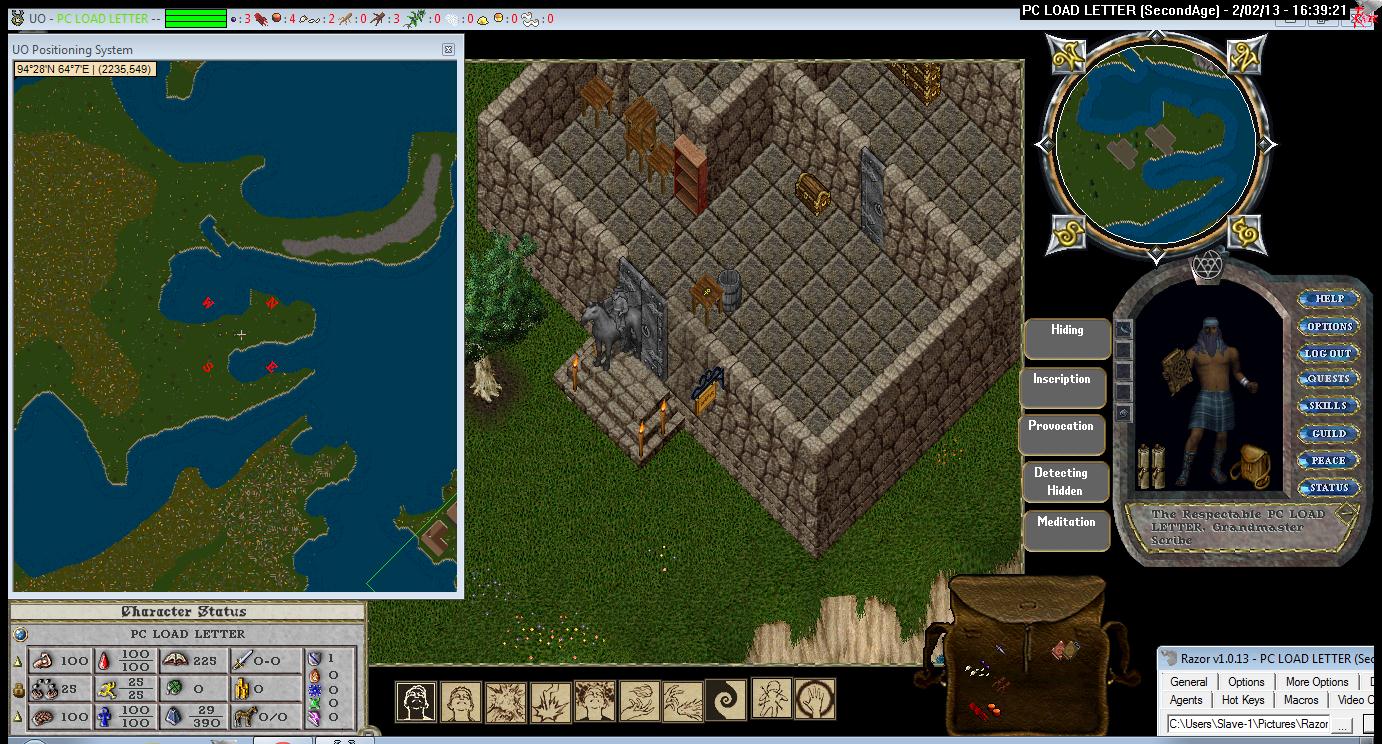Viewport: 1382px width, 744px height.
Task: Use the Detecting Hidden skill button
Action: click(1065, 481)
